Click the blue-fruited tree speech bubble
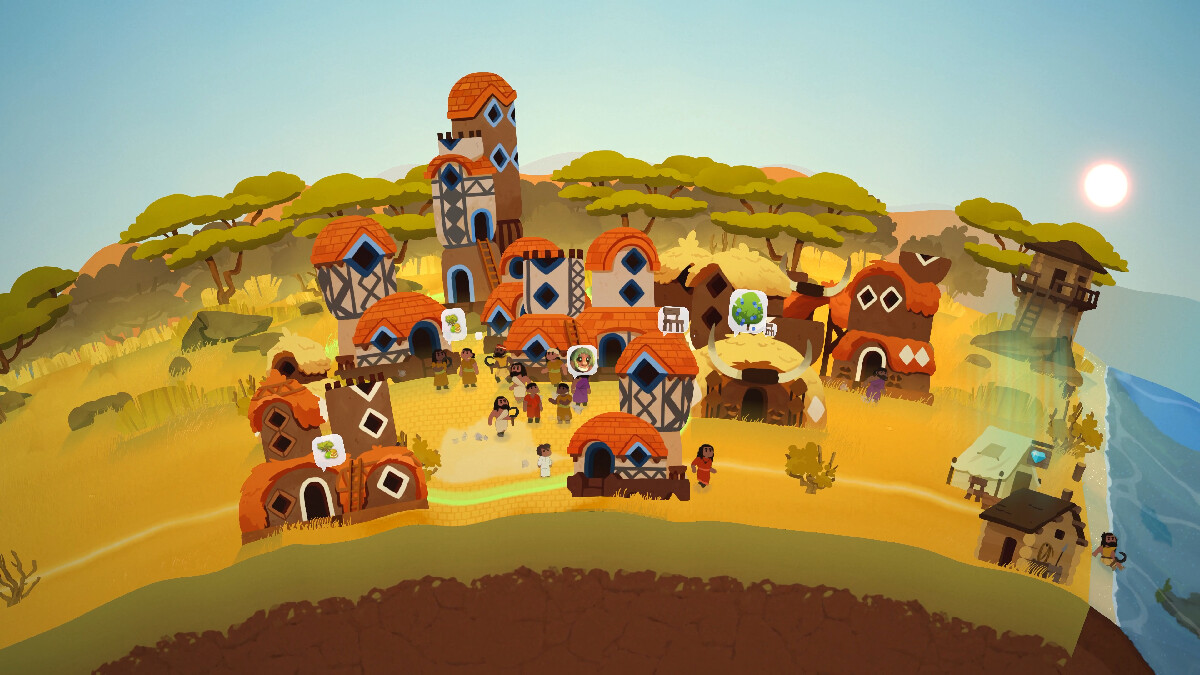Viewport: 1200px width, 675px height. [747, 309]
